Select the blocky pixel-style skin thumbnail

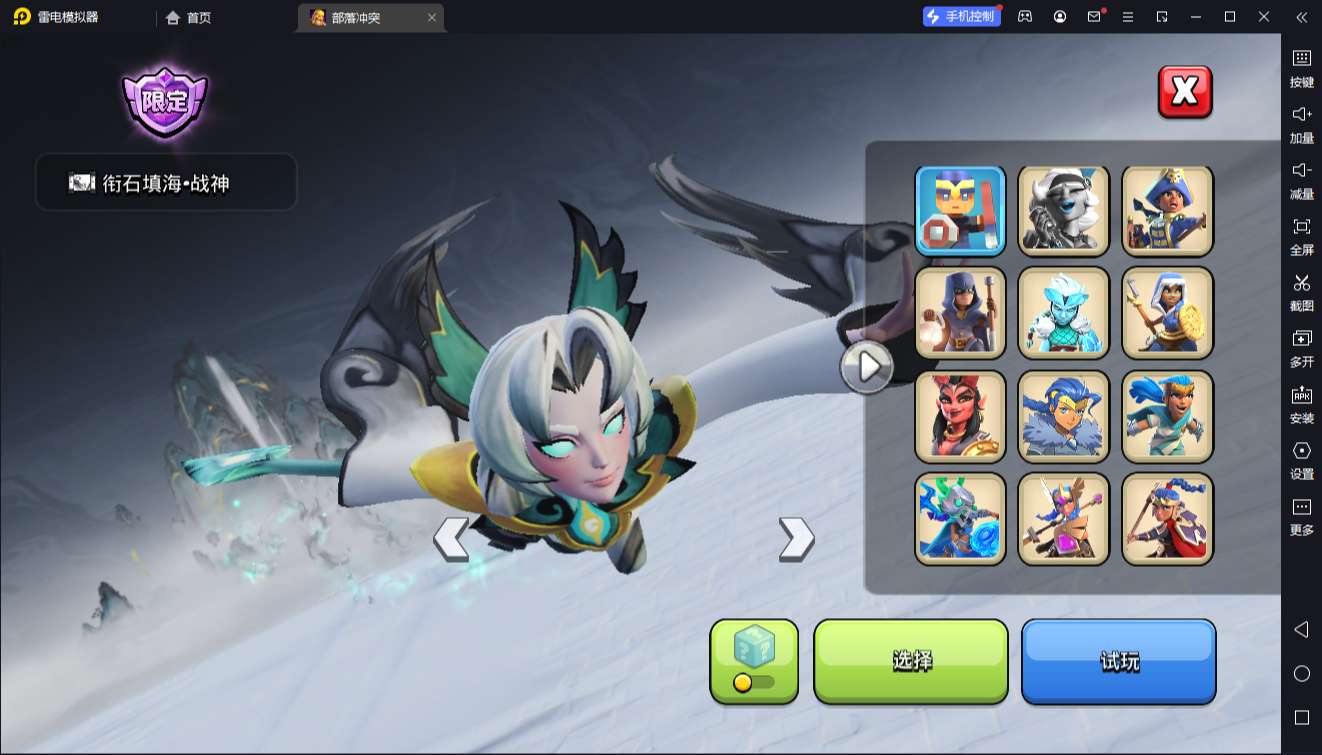click(960, 210)
